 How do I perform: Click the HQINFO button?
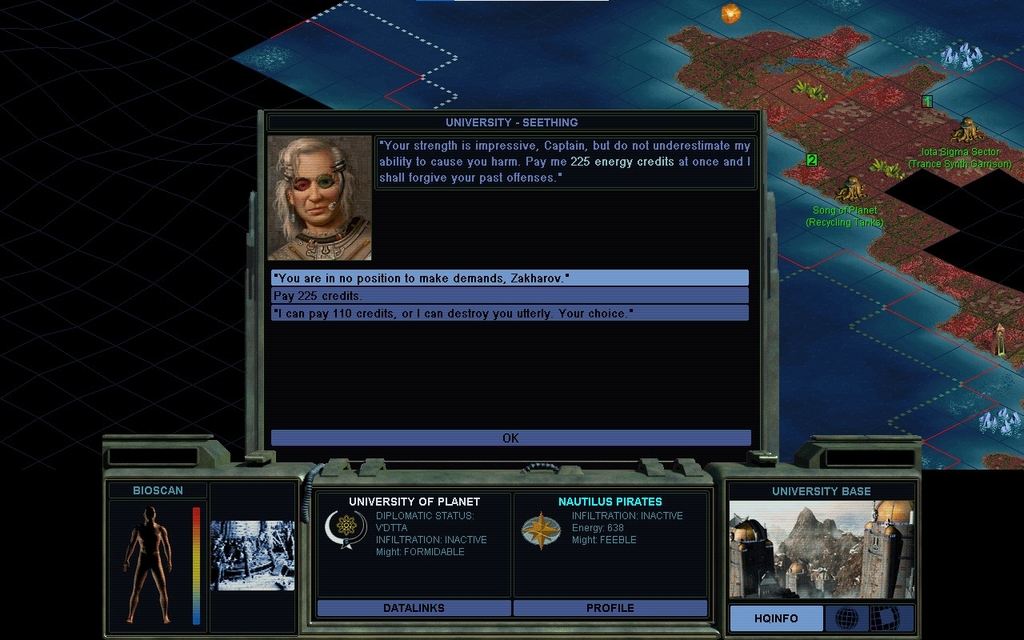776,618
